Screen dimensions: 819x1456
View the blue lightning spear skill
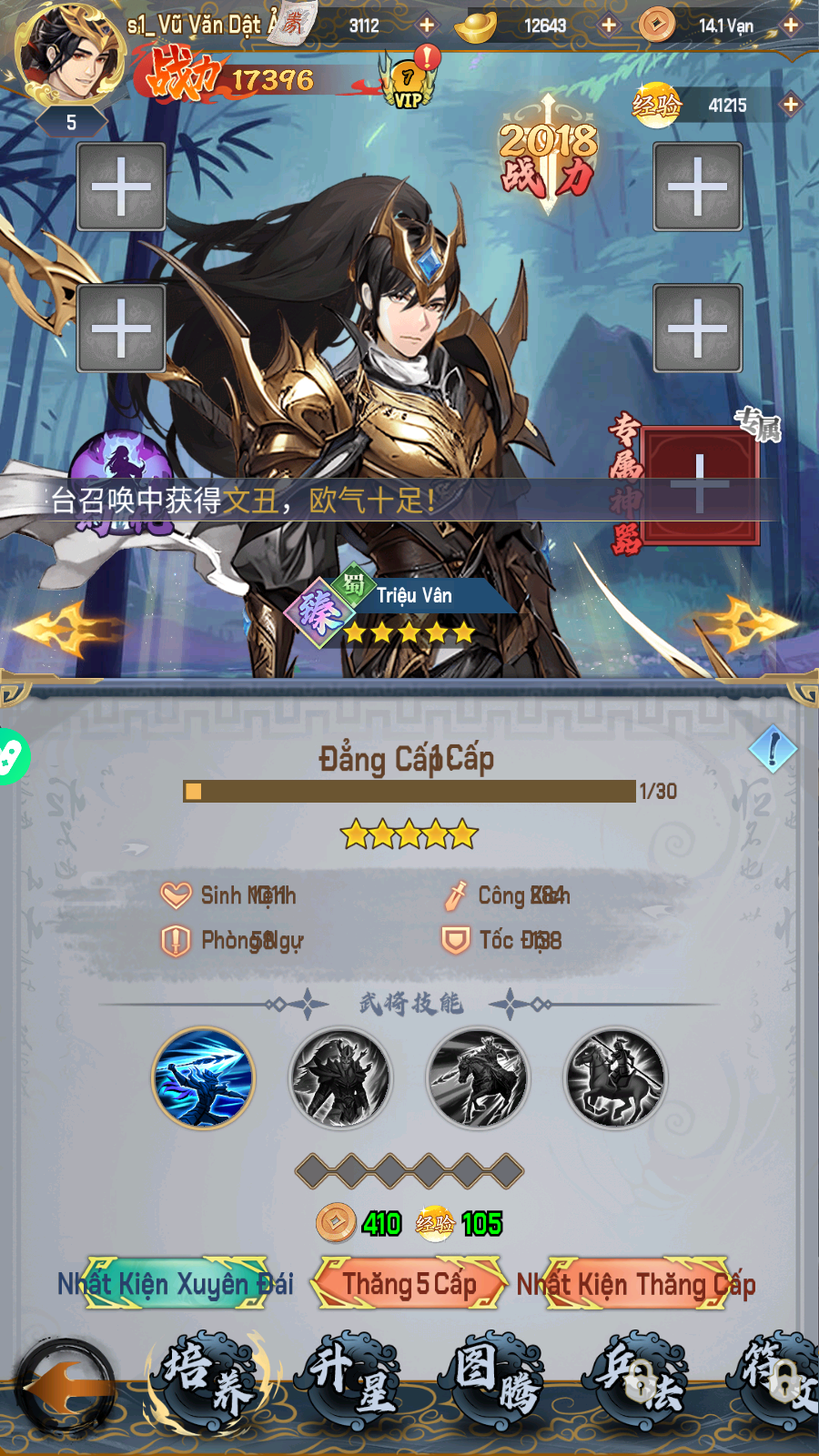coord(203,1077)
